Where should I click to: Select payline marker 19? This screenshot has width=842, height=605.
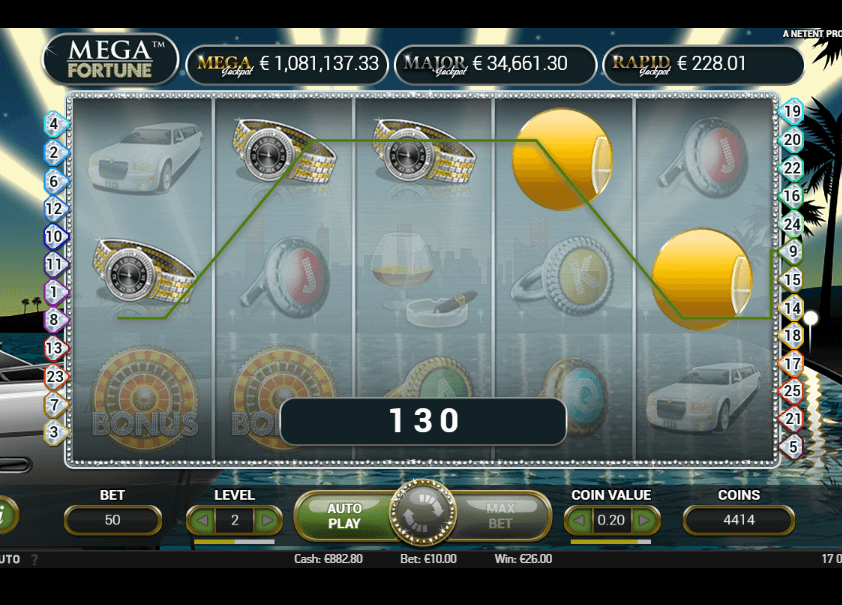(792, 112)
